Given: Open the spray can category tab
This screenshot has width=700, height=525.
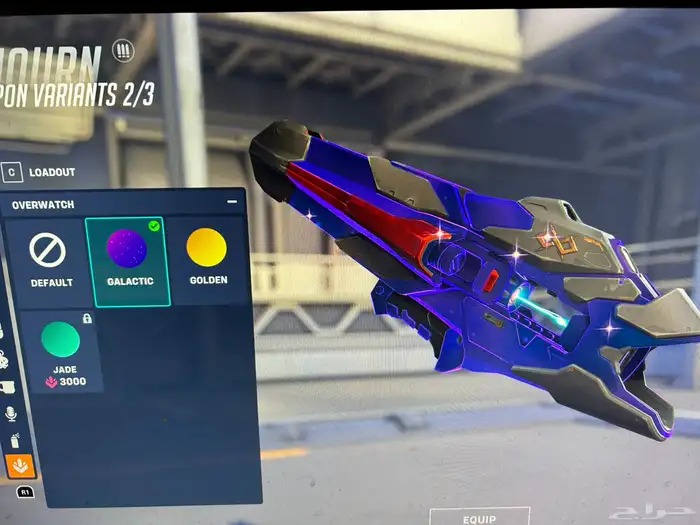Looking at the screenshot, I should pos(15,439).
